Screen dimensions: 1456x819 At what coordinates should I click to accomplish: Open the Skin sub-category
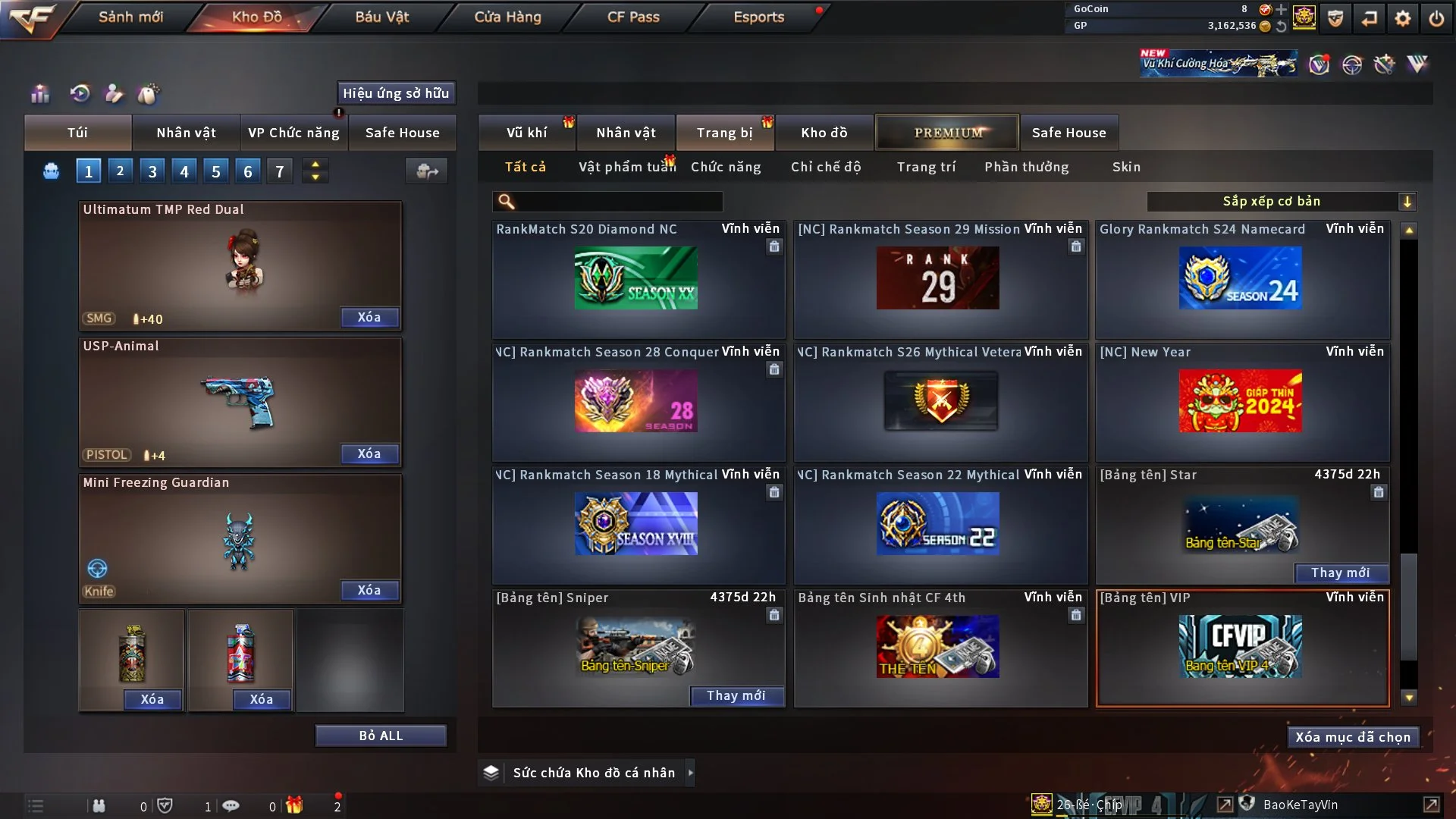pos(1126,167)
